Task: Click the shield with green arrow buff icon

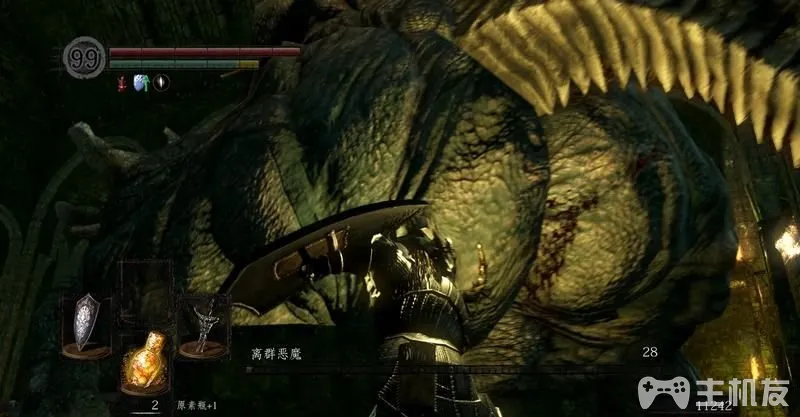Action: (141, 82)
